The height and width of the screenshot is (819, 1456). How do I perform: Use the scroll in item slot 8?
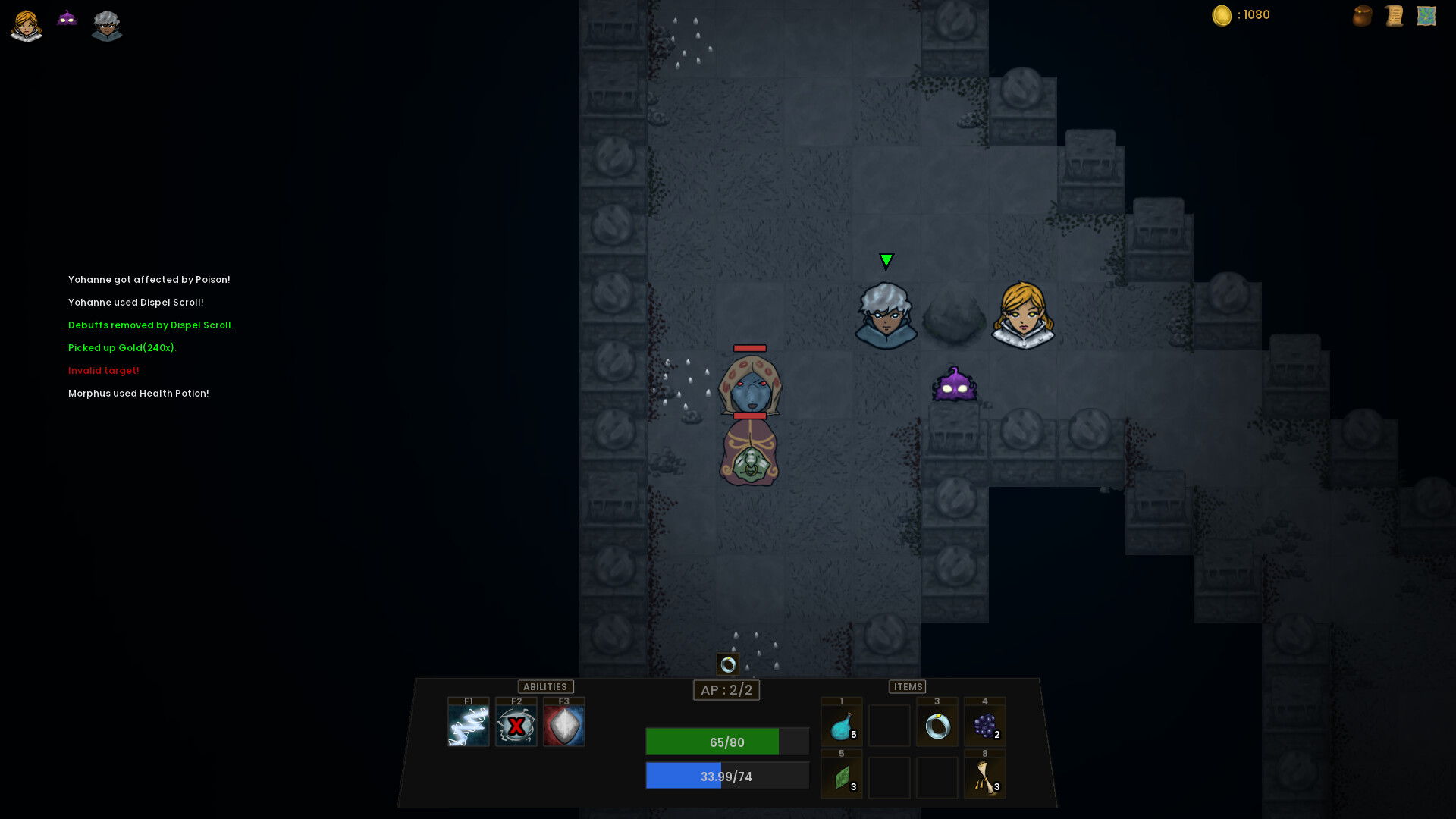985,777
